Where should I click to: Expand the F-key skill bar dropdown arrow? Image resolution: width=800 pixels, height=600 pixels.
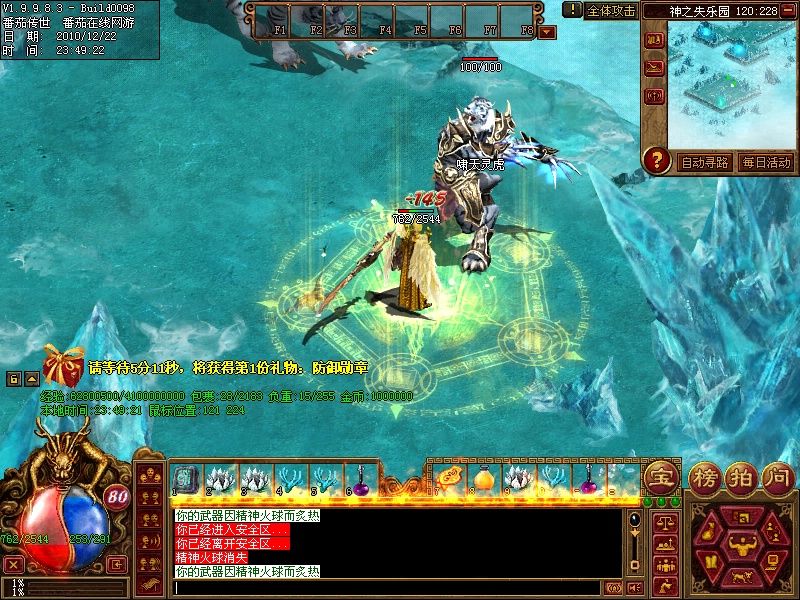[x=547, y=32]
